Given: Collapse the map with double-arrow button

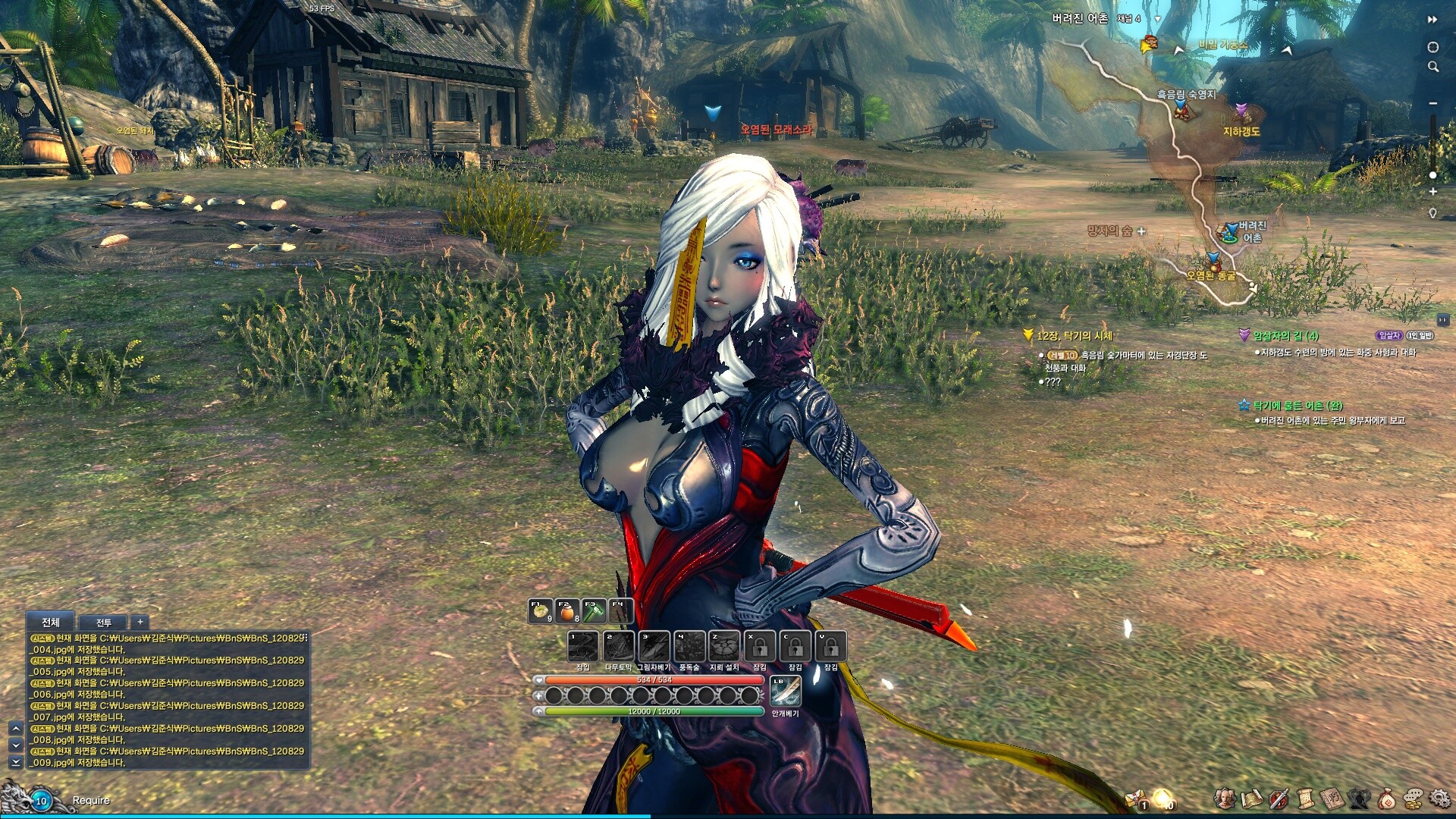Looking at the screenshot, I should 1432,20.
